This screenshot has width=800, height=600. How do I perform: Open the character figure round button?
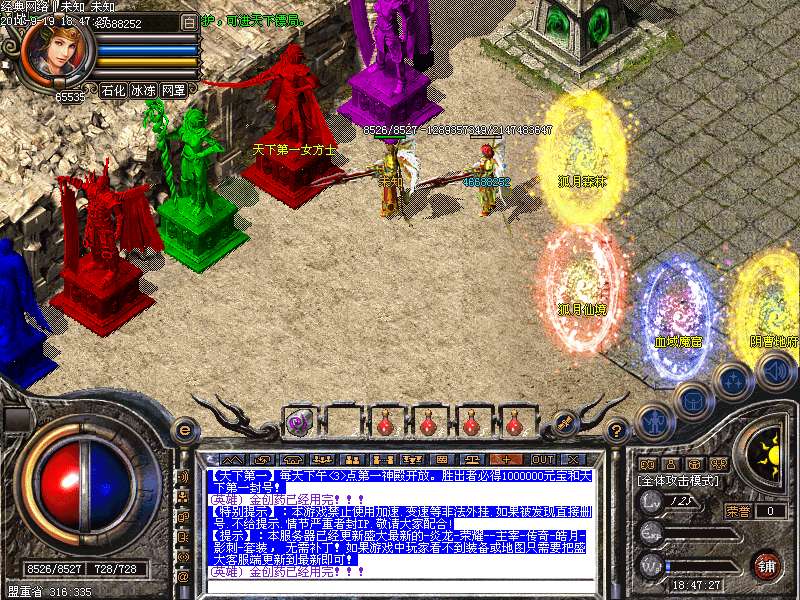653,422
